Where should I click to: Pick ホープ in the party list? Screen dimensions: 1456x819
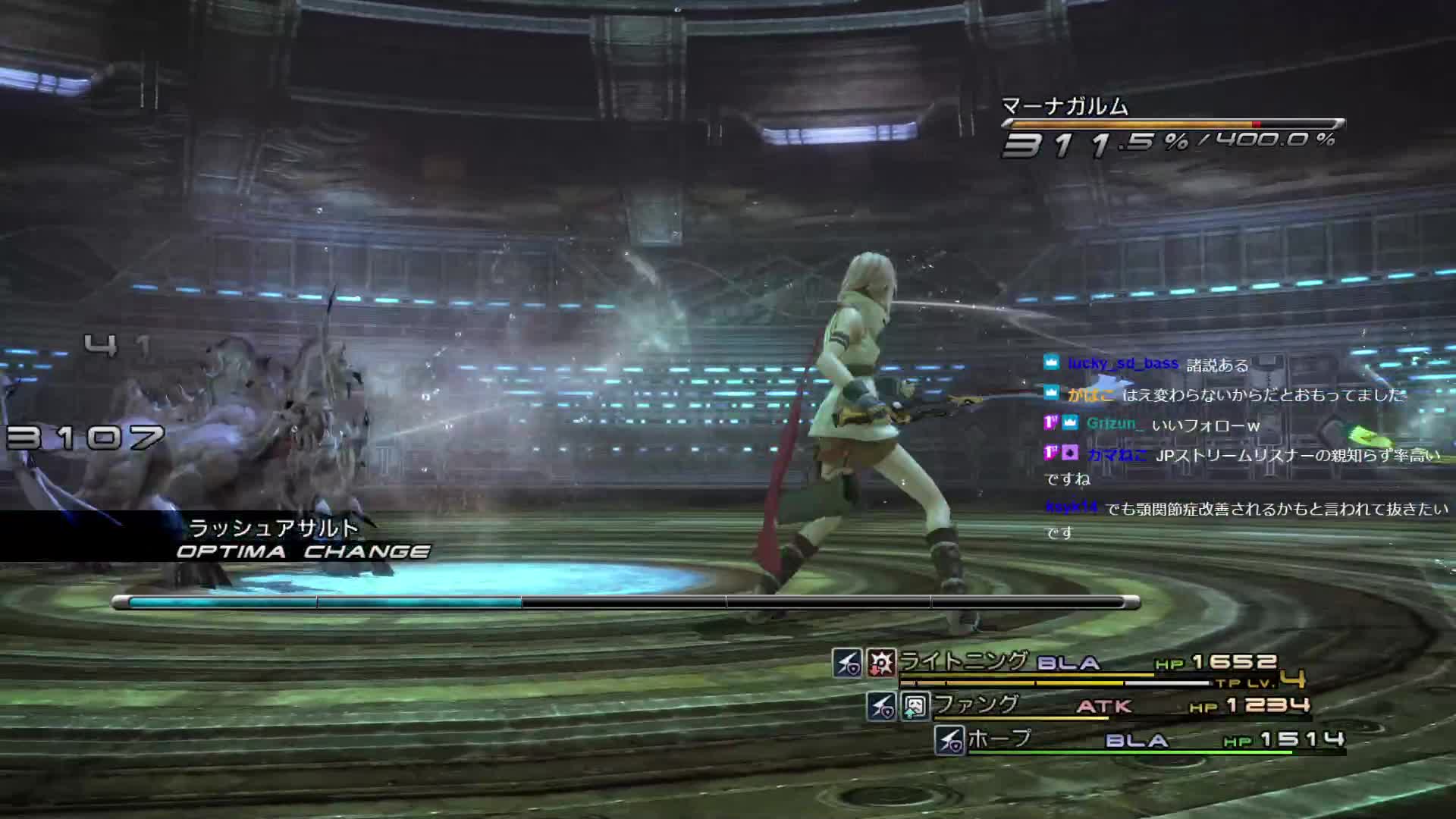pyautogui.click(x=999, y=739)
